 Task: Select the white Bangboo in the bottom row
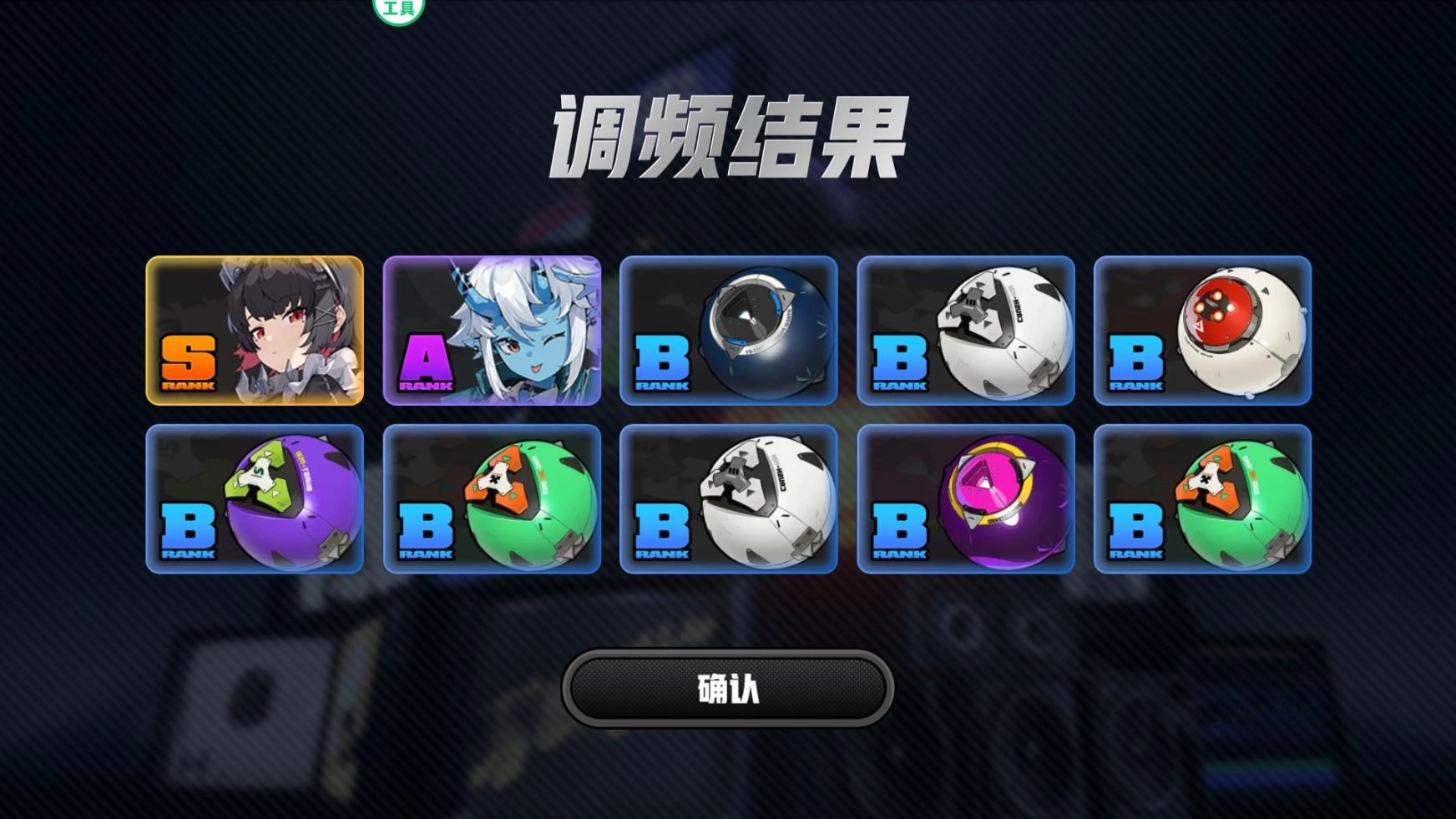pos(730,499)
